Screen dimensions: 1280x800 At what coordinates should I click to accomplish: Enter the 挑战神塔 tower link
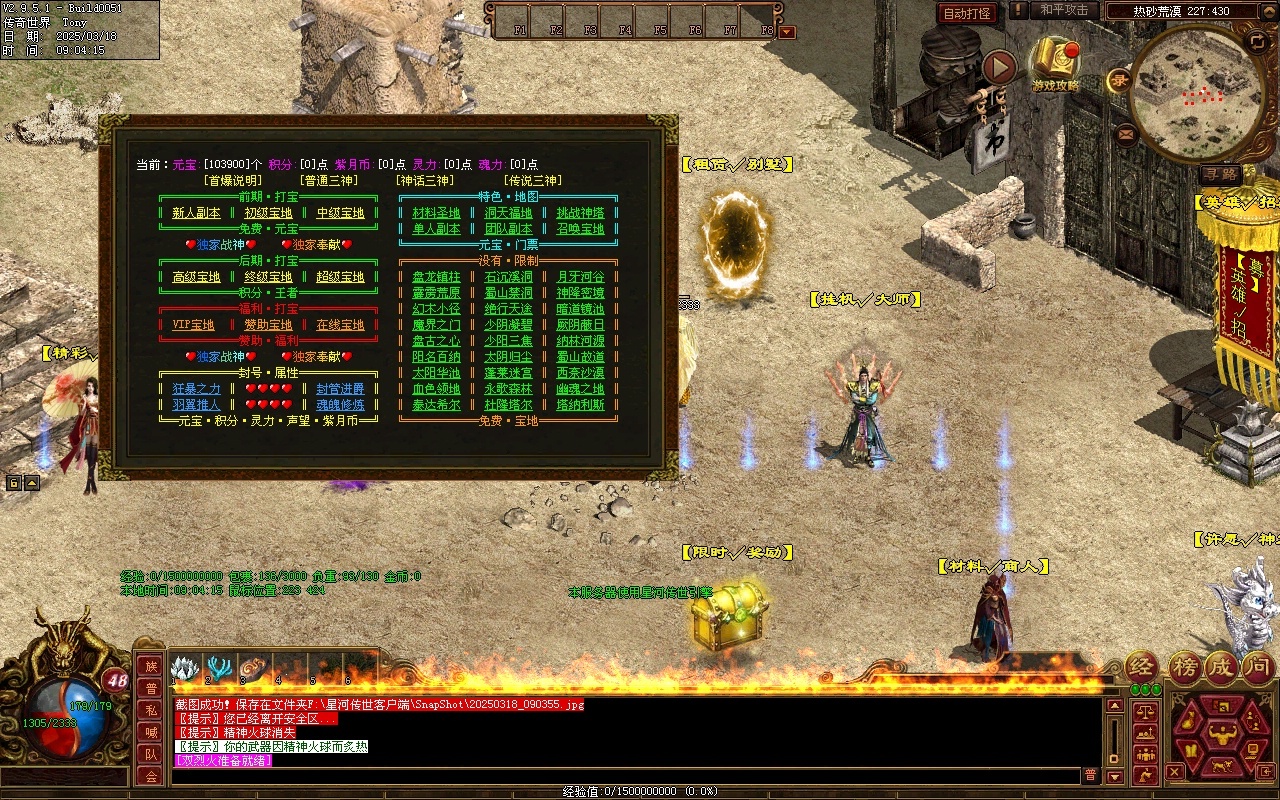(x=580, y=213)
